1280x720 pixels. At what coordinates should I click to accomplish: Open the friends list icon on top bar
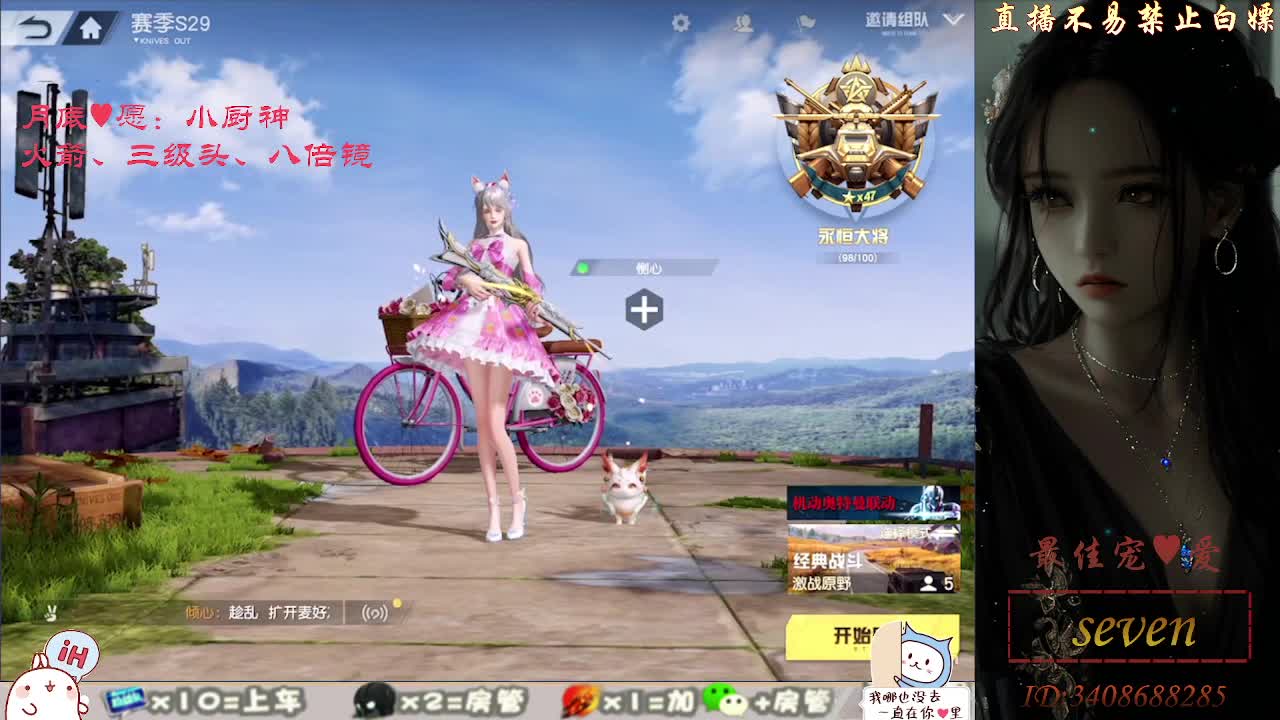click(744, 22)
